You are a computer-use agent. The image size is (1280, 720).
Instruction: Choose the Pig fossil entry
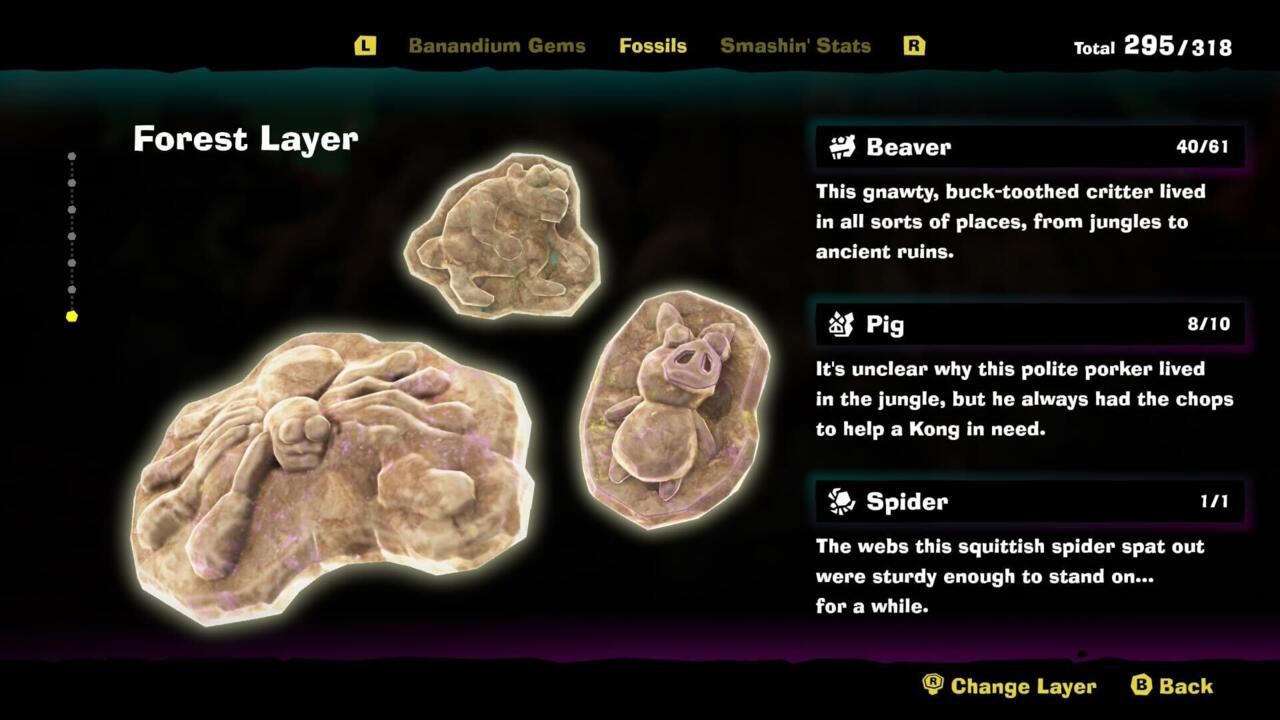(x=1030, y=324)
